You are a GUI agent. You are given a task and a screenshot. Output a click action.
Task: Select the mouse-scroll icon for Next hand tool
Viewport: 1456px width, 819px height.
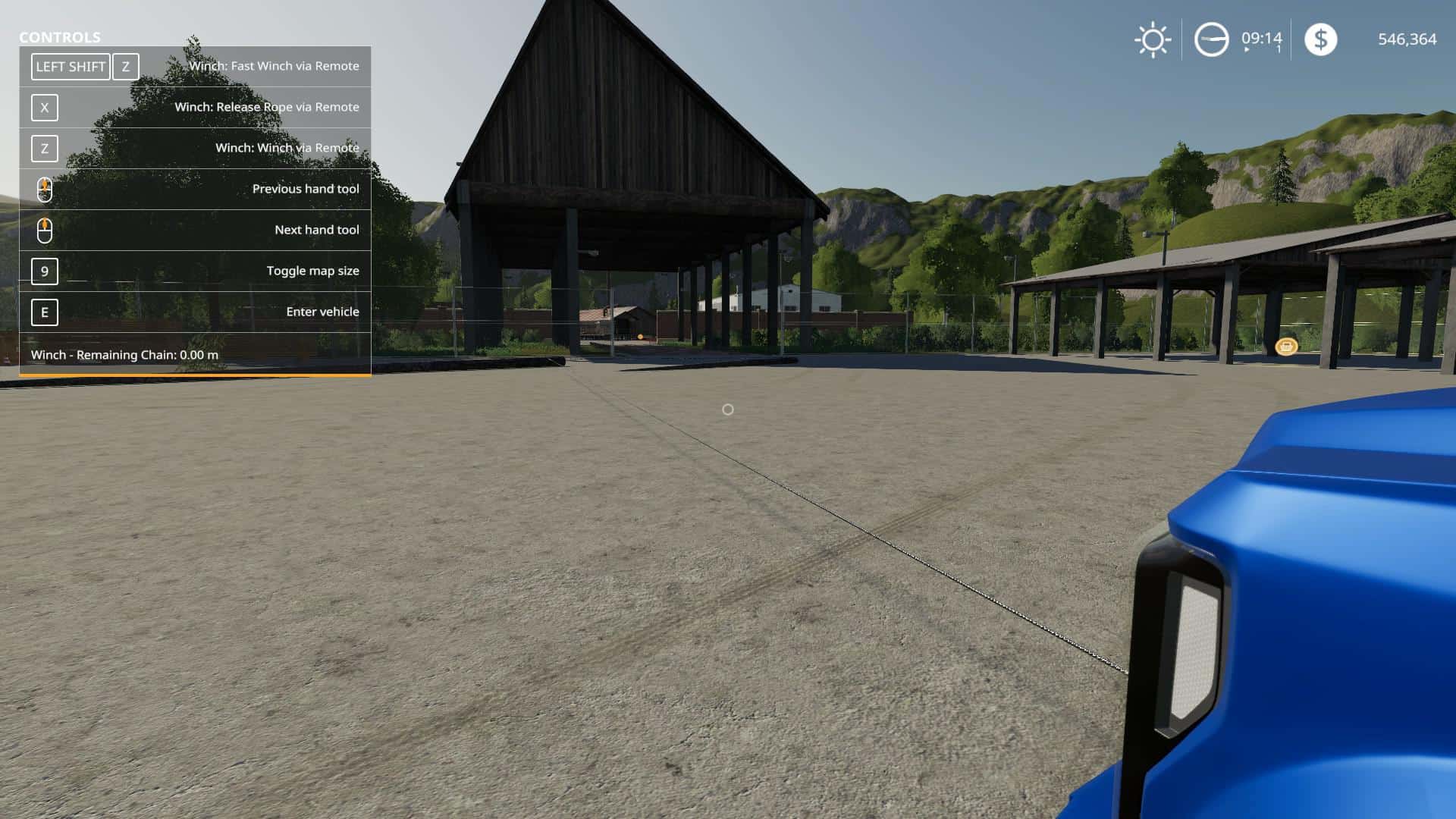coord(45,230)
